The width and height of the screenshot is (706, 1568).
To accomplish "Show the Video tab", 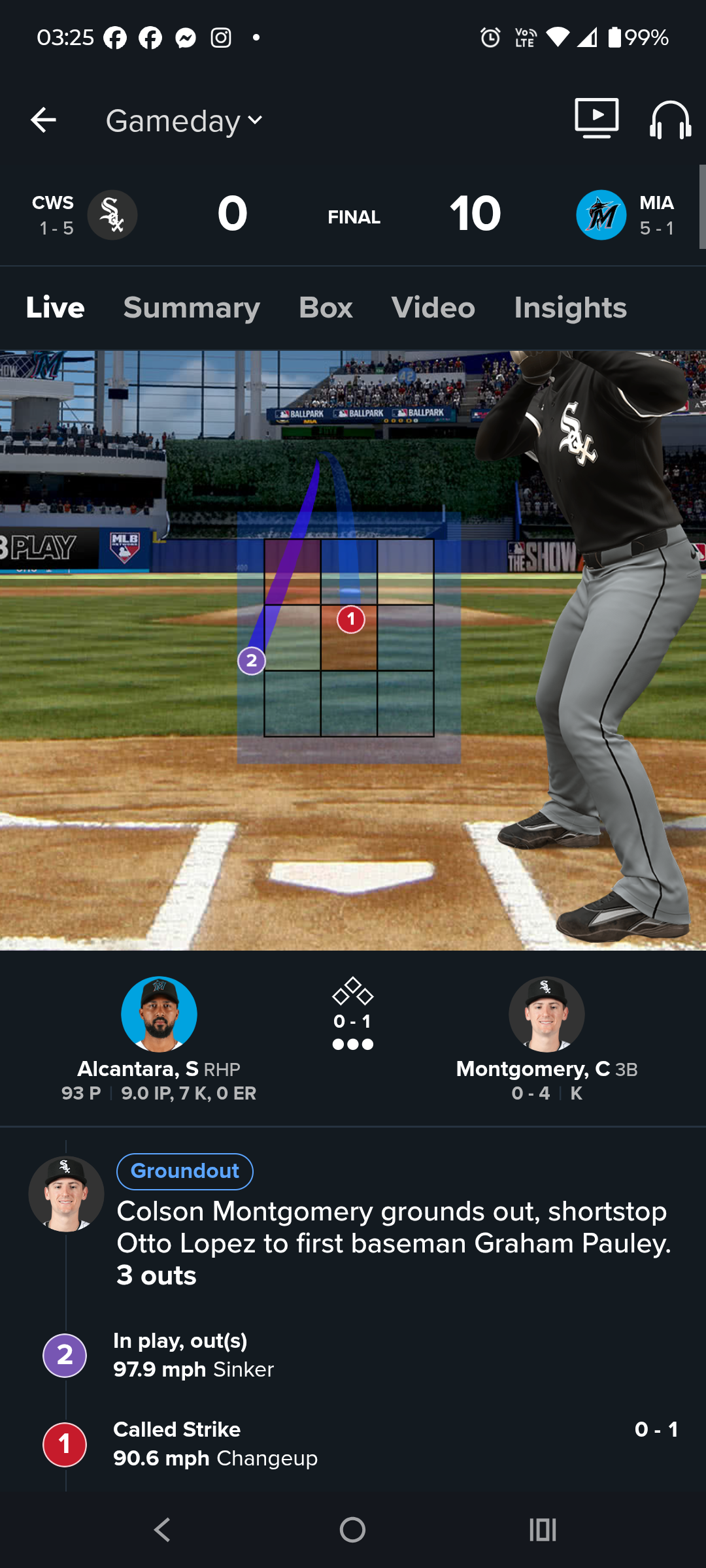I will pyautogui.click(x=433, y=308).
